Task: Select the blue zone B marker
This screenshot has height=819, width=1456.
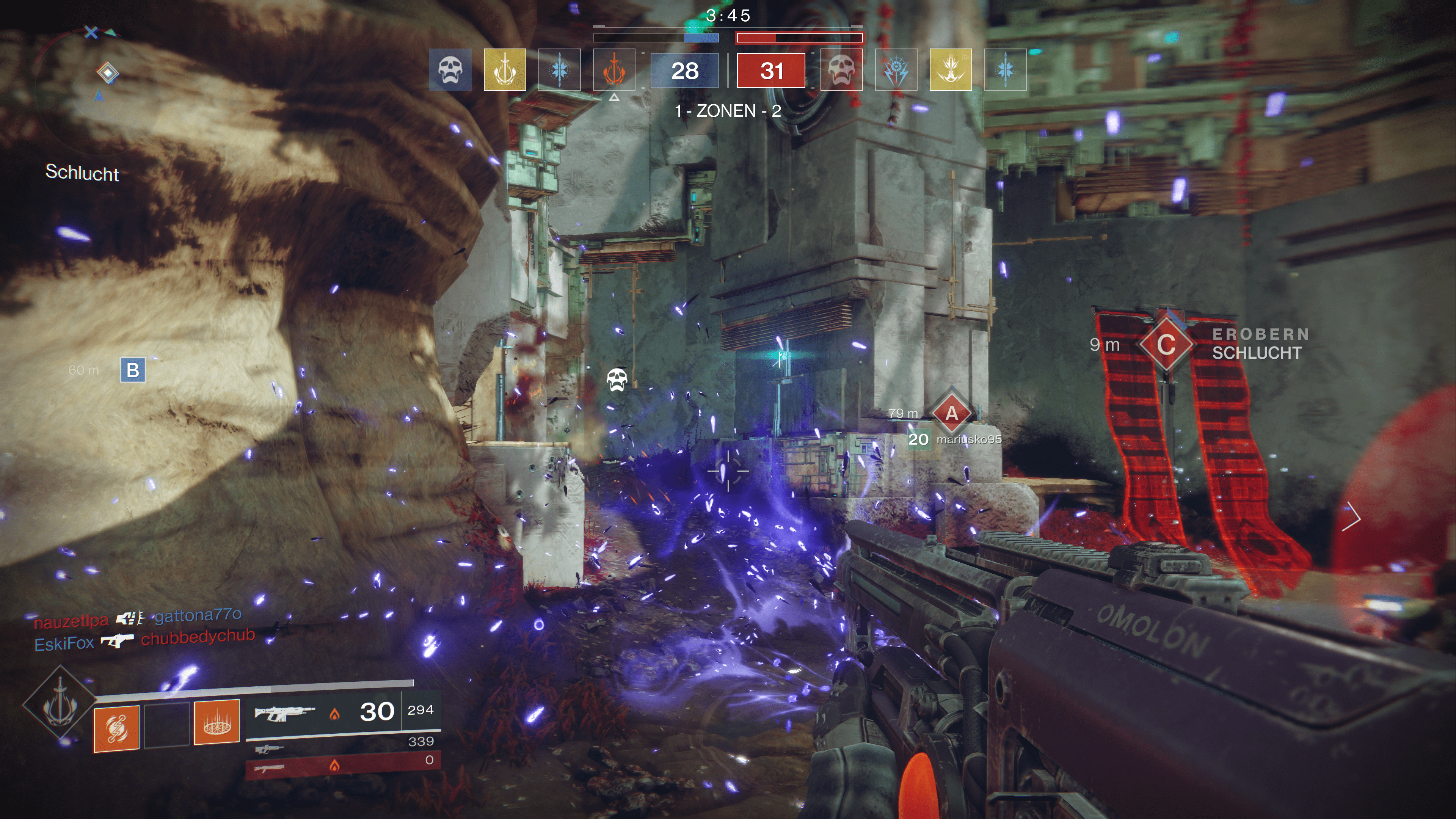Action: click(x=133, y=370)
